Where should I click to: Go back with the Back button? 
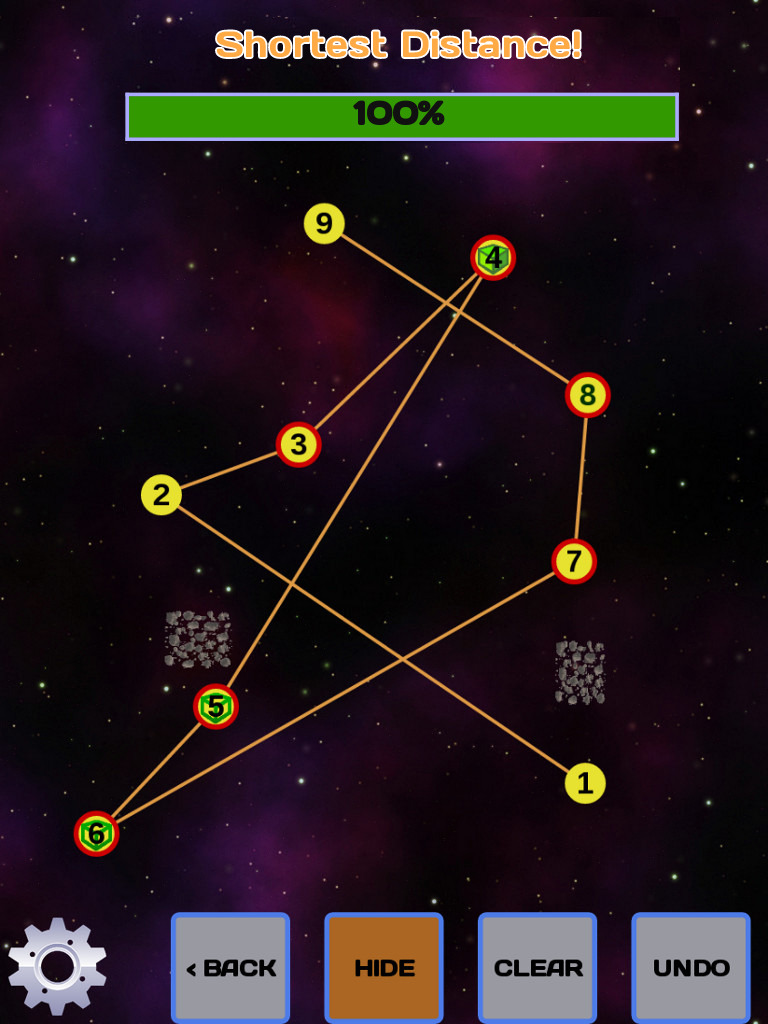(230, 967)
